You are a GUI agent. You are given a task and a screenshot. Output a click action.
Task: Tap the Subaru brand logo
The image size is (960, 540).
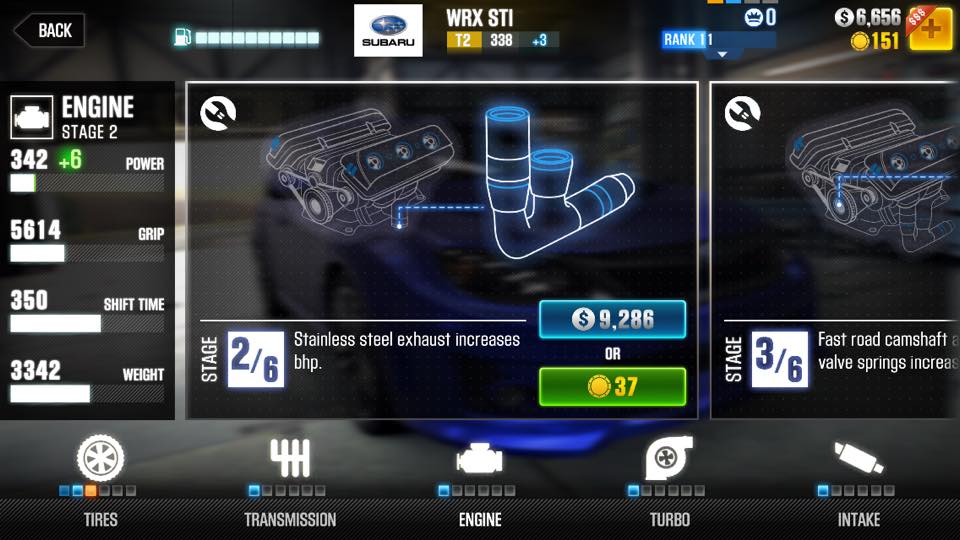coord(388,30)
